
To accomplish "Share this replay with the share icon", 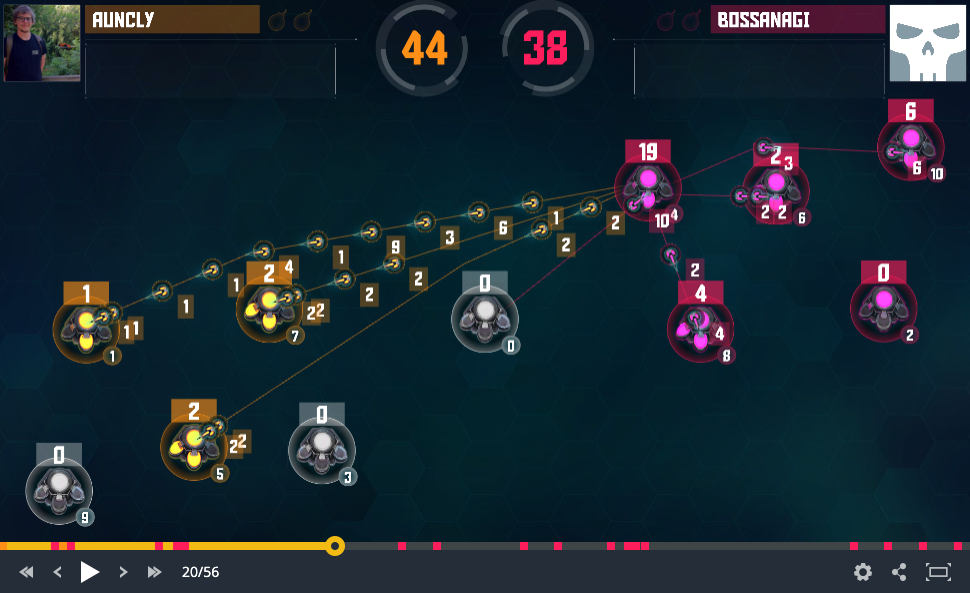I will click(x=899, y=572).
